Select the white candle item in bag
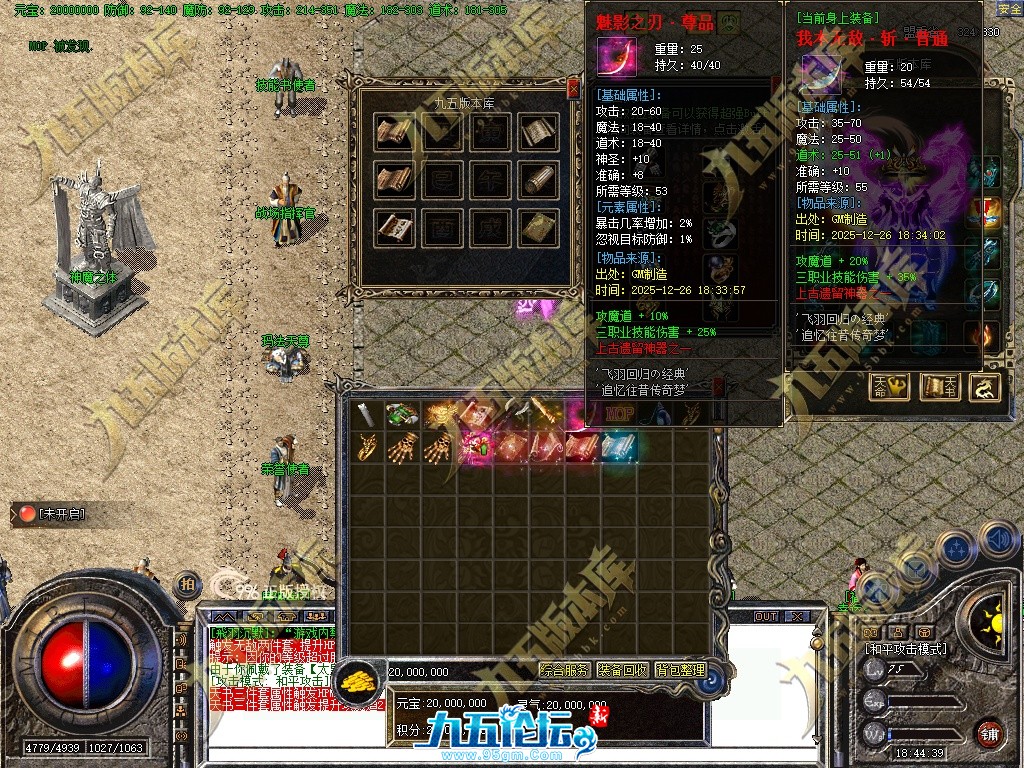 [x=367, y=414]
